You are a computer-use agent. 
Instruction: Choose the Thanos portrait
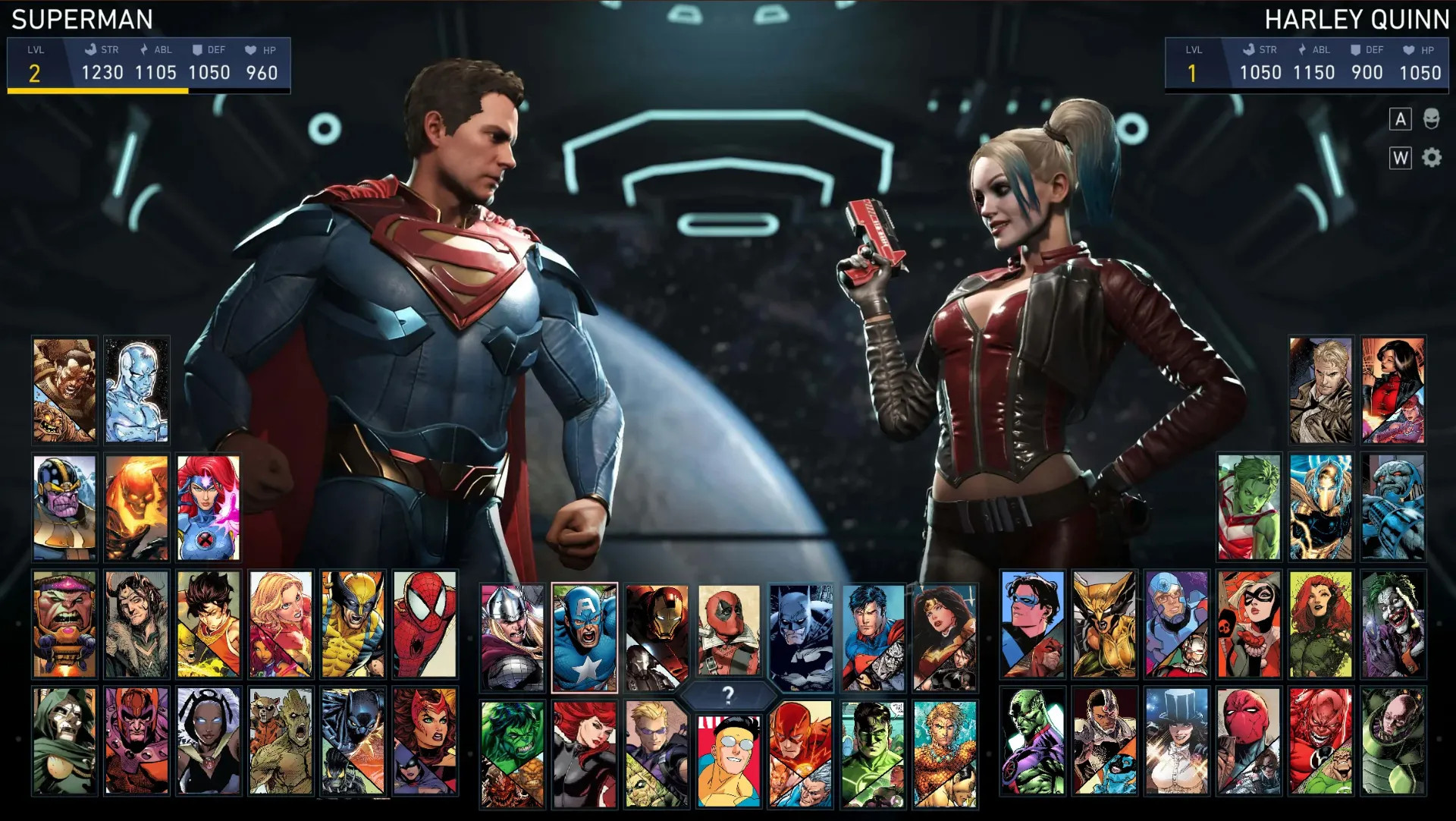(x=64, y=507)
